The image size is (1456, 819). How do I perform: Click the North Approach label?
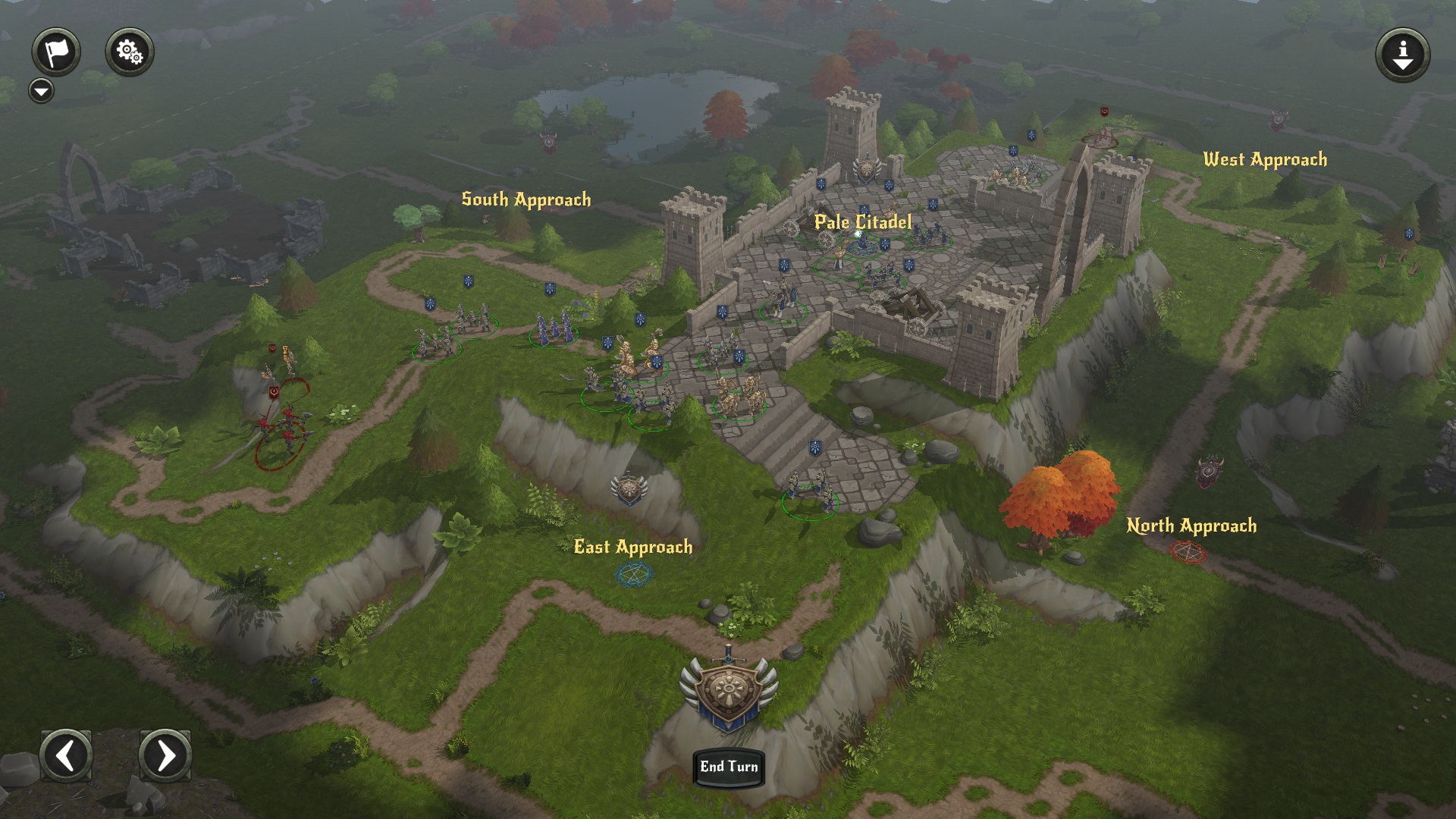point(1193,524)
